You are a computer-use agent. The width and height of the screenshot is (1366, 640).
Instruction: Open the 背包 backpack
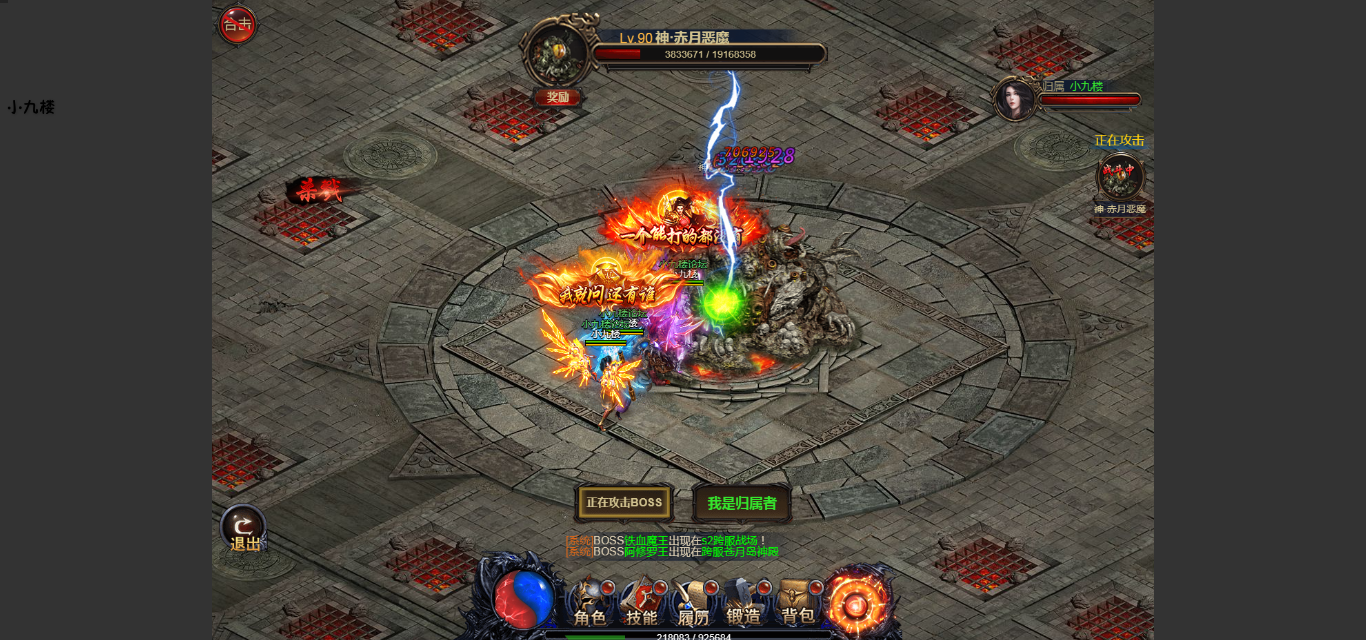coord(797,605)
